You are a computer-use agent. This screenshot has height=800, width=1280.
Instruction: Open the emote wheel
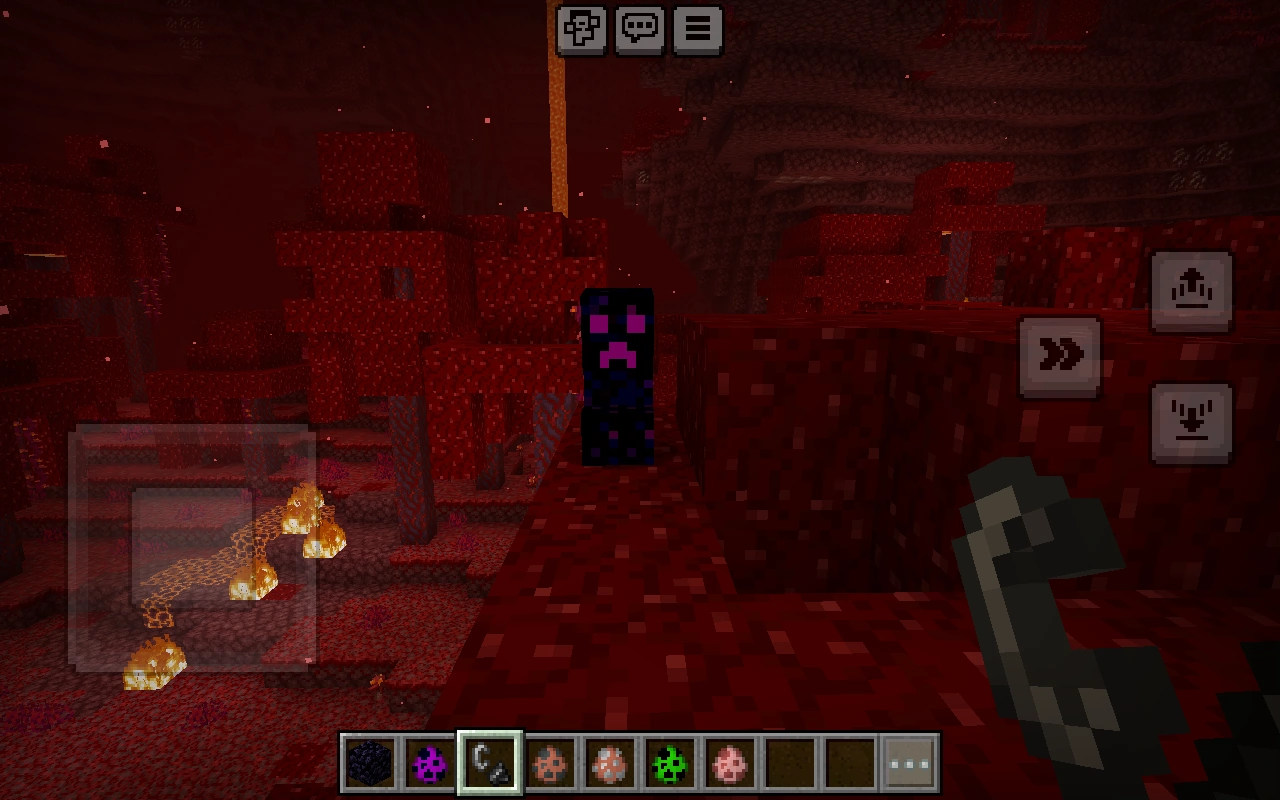(x=581, y=28)
